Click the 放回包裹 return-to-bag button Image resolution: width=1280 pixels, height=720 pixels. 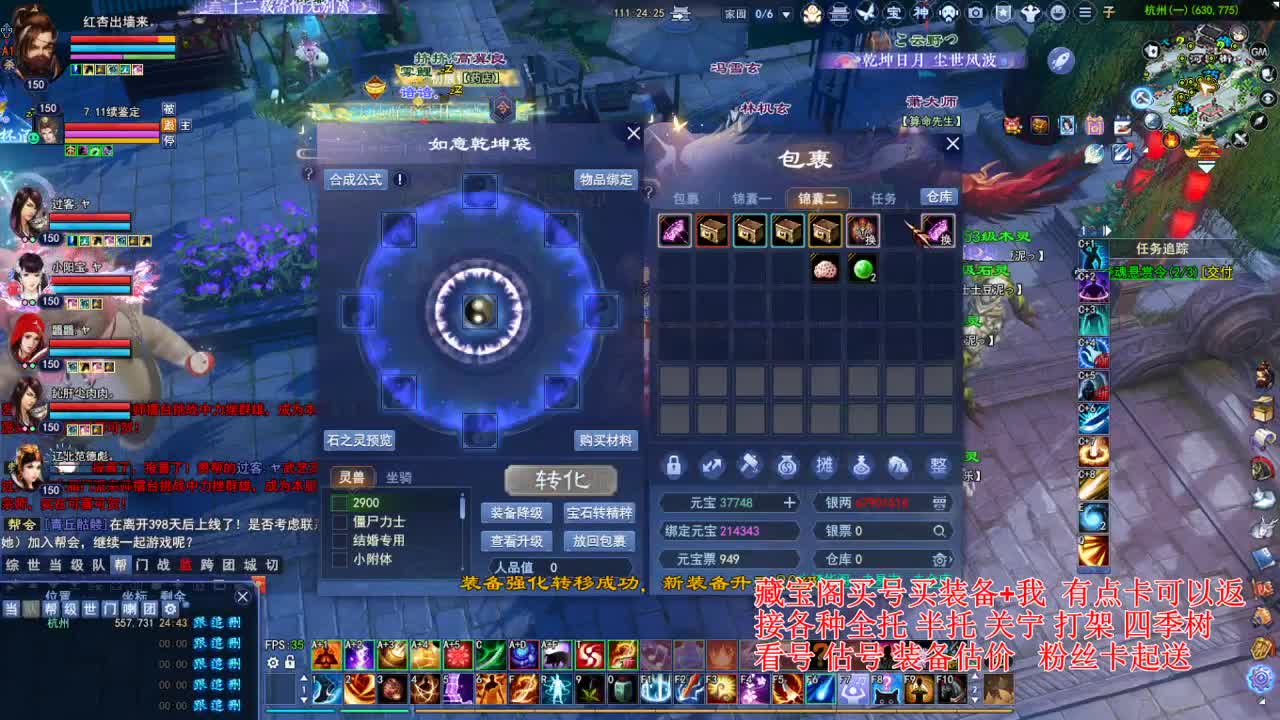(599, 541)
